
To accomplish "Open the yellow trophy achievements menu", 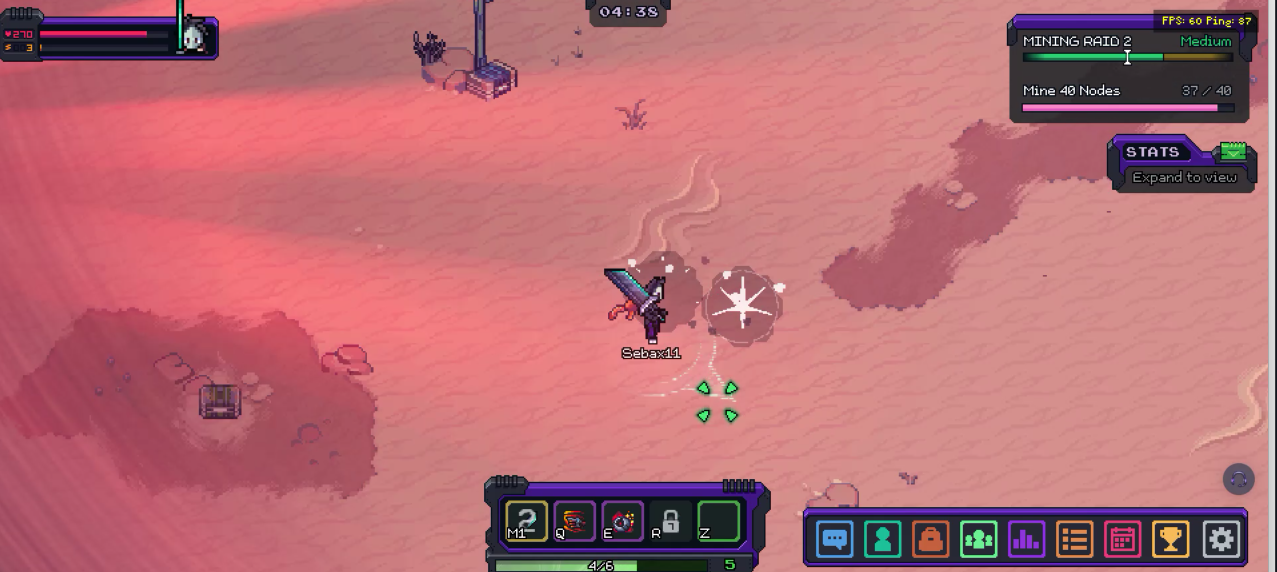I will click(1170, 540).
